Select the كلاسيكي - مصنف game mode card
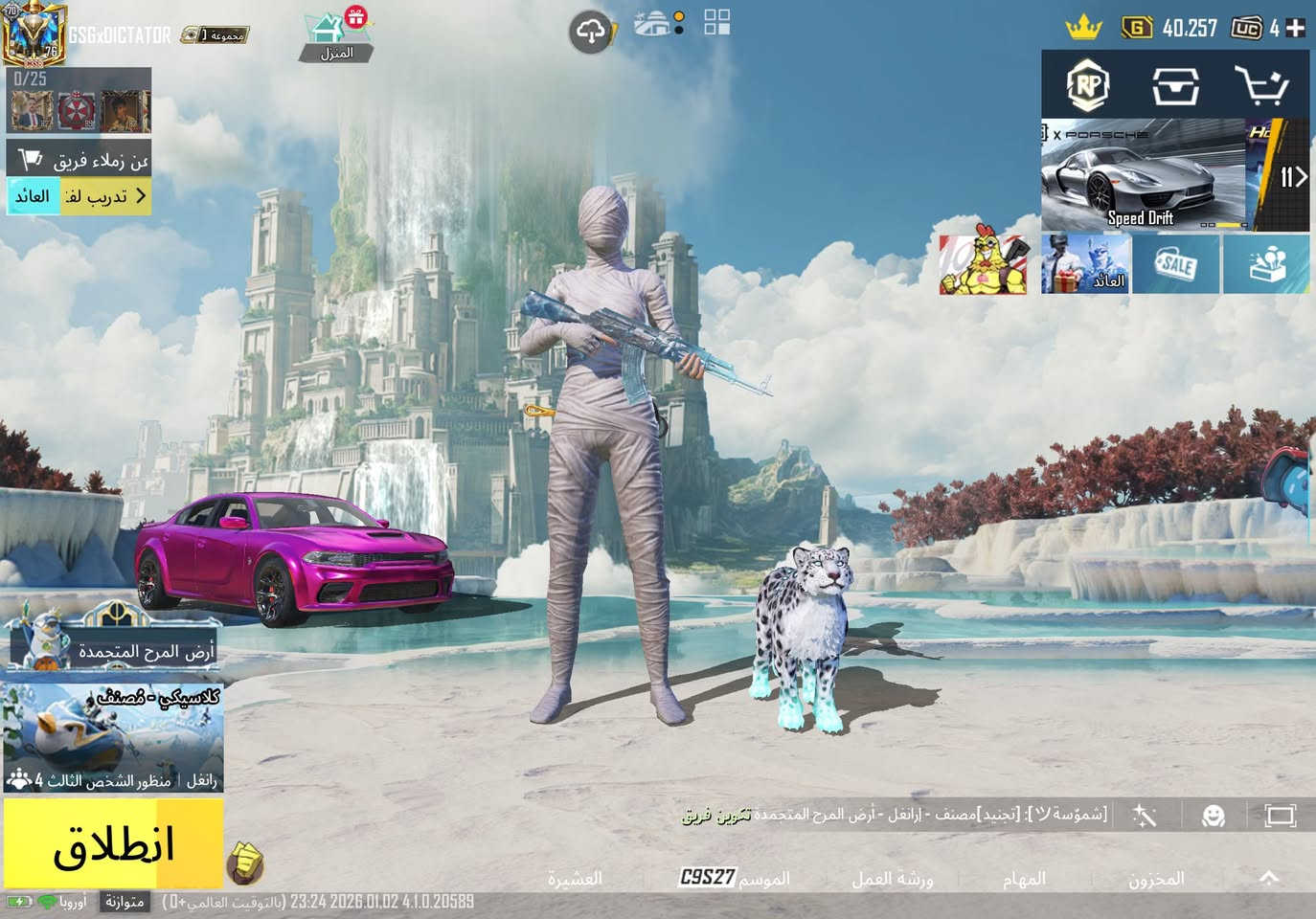 tap(113, 737)
